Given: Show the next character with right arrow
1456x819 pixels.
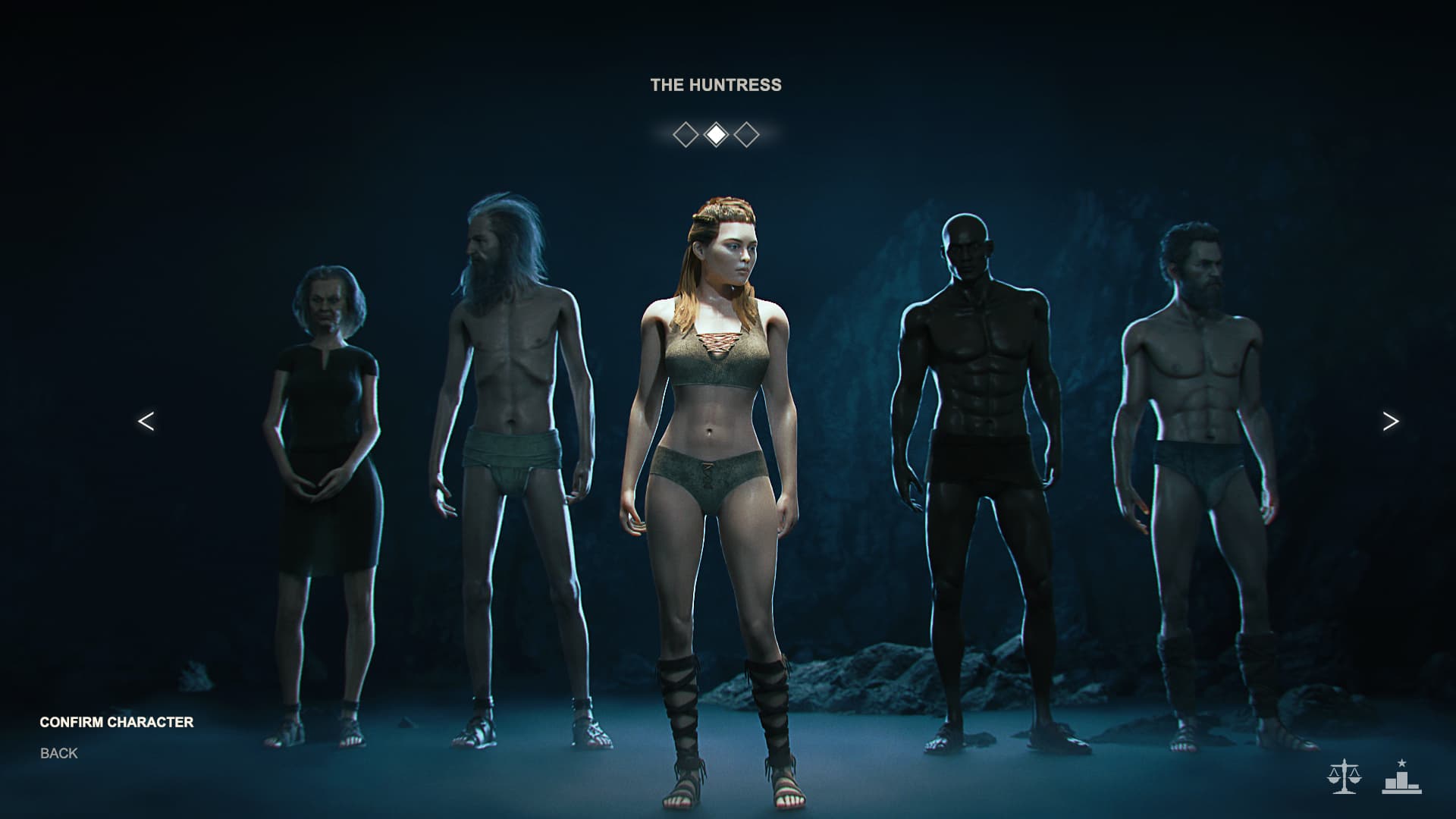Looking at the screenshot, I should (1390, 422).
